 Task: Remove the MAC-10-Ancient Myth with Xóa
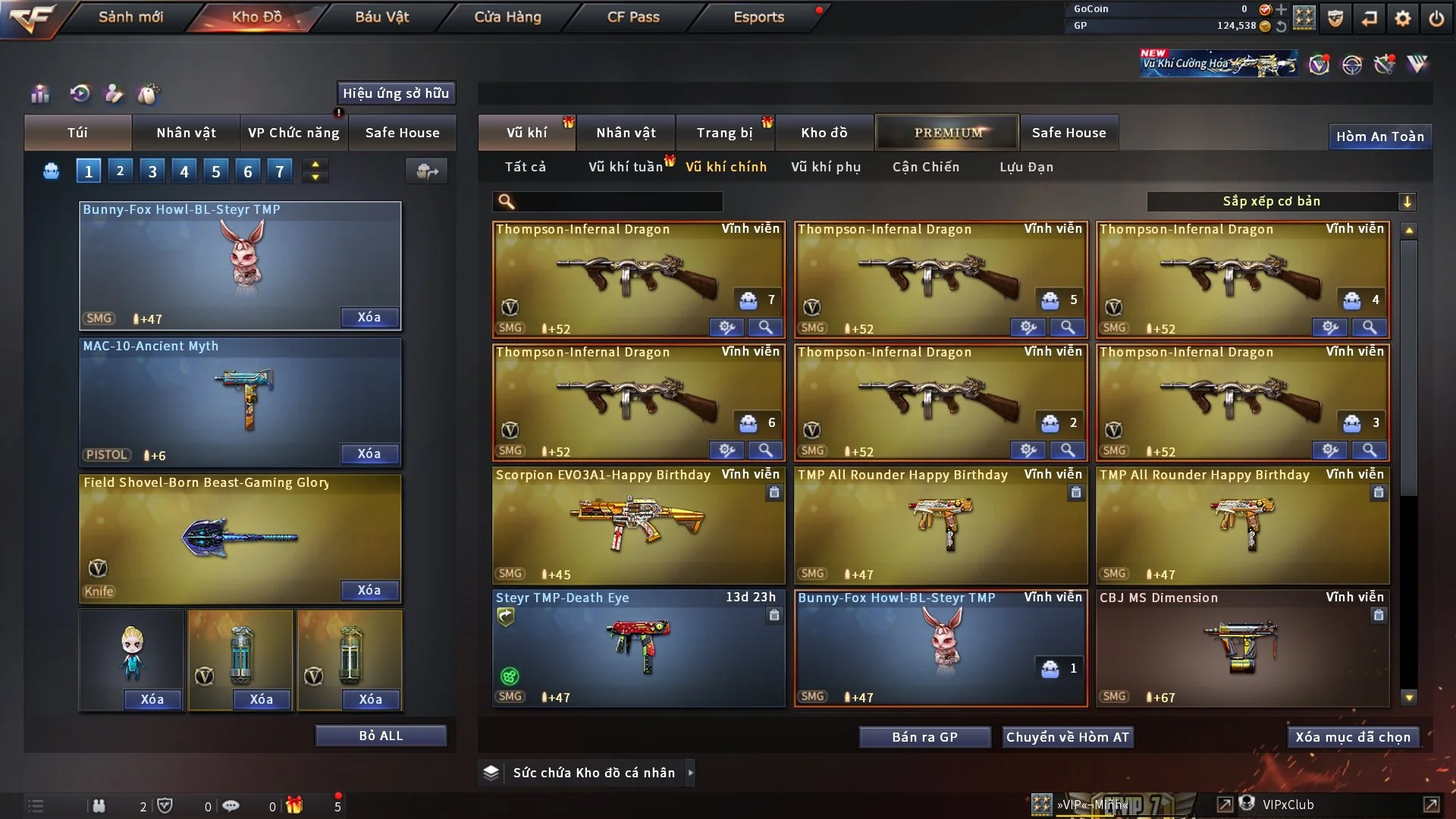coord(369,453)
